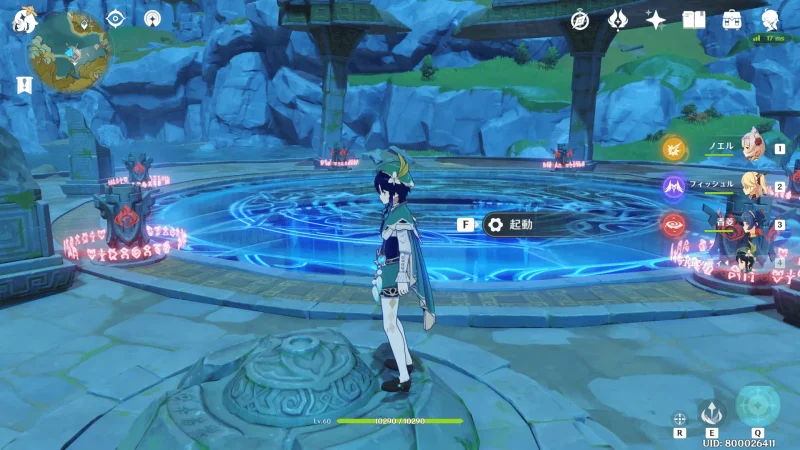Open the compass adventure icon
The height and width of the screenshot is (450, 800).
pos(580,20)
